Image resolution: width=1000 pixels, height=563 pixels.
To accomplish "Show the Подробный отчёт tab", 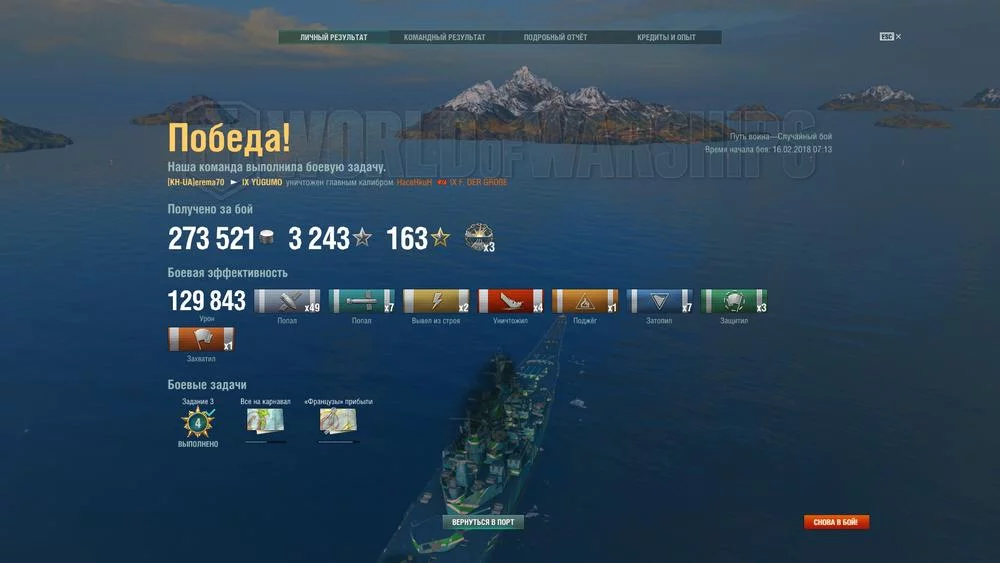I will pos(555,38).
